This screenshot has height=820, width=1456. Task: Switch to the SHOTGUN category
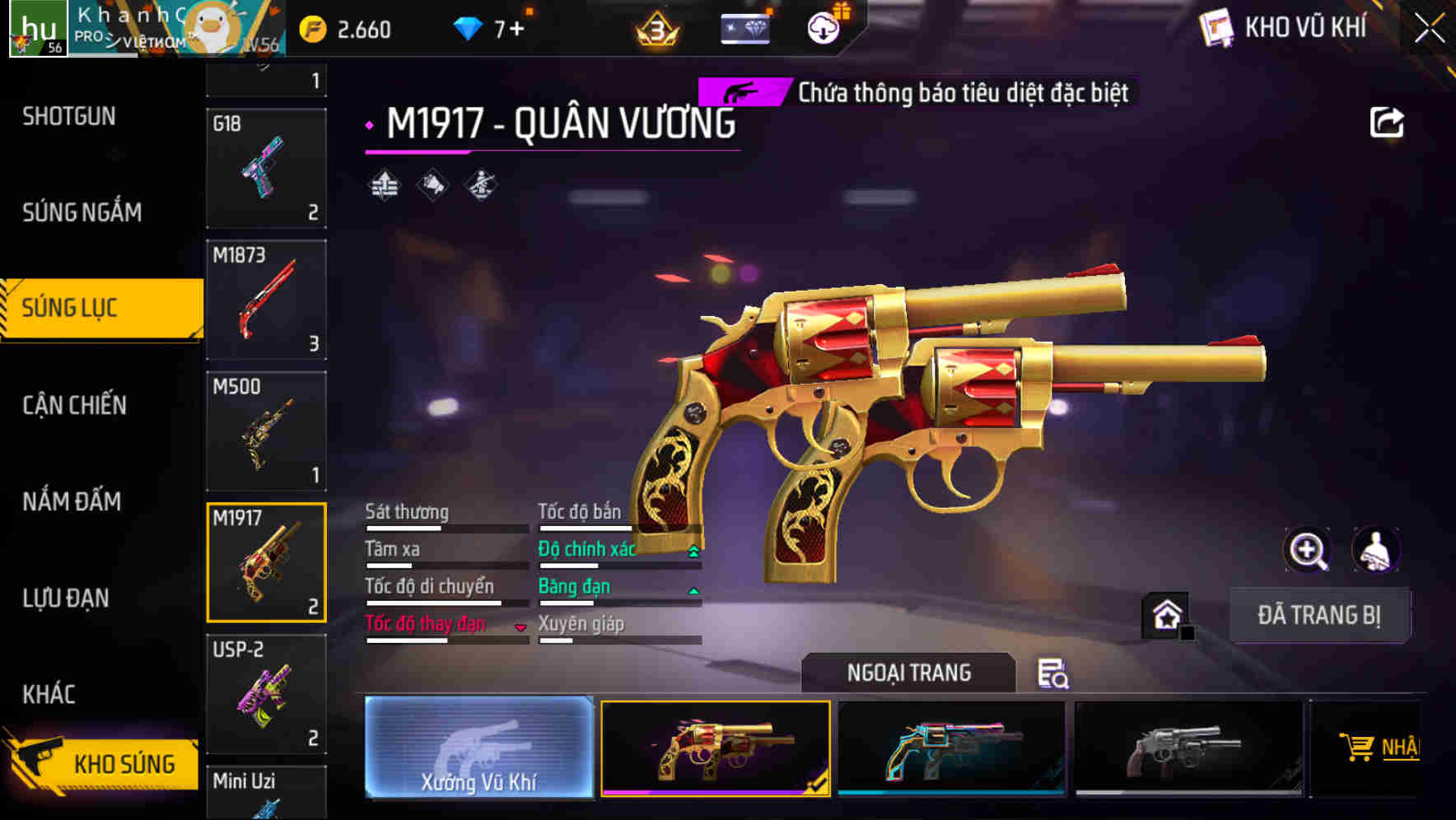click(70, 116)
